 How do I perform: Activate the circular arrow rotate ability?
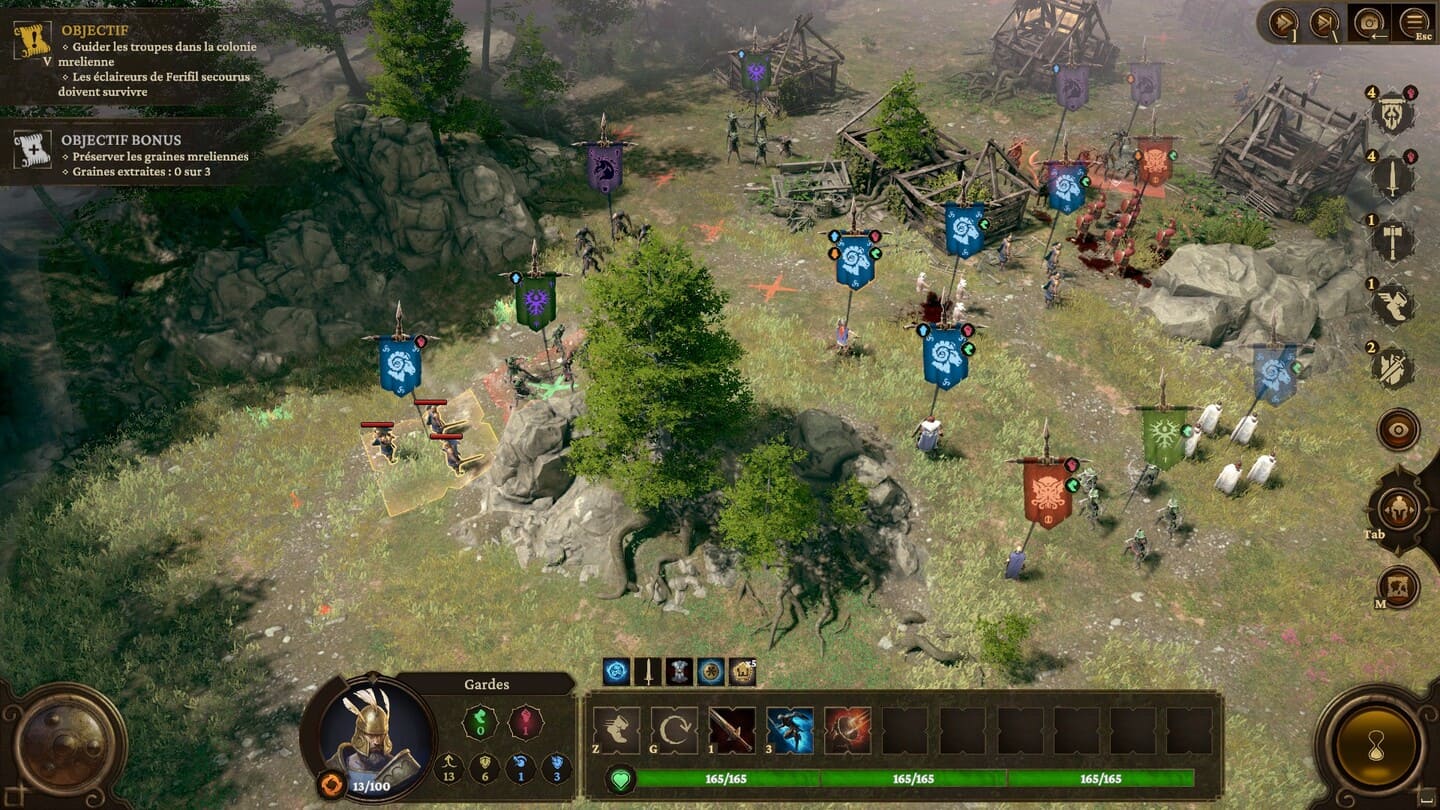(x=674, y=730)
